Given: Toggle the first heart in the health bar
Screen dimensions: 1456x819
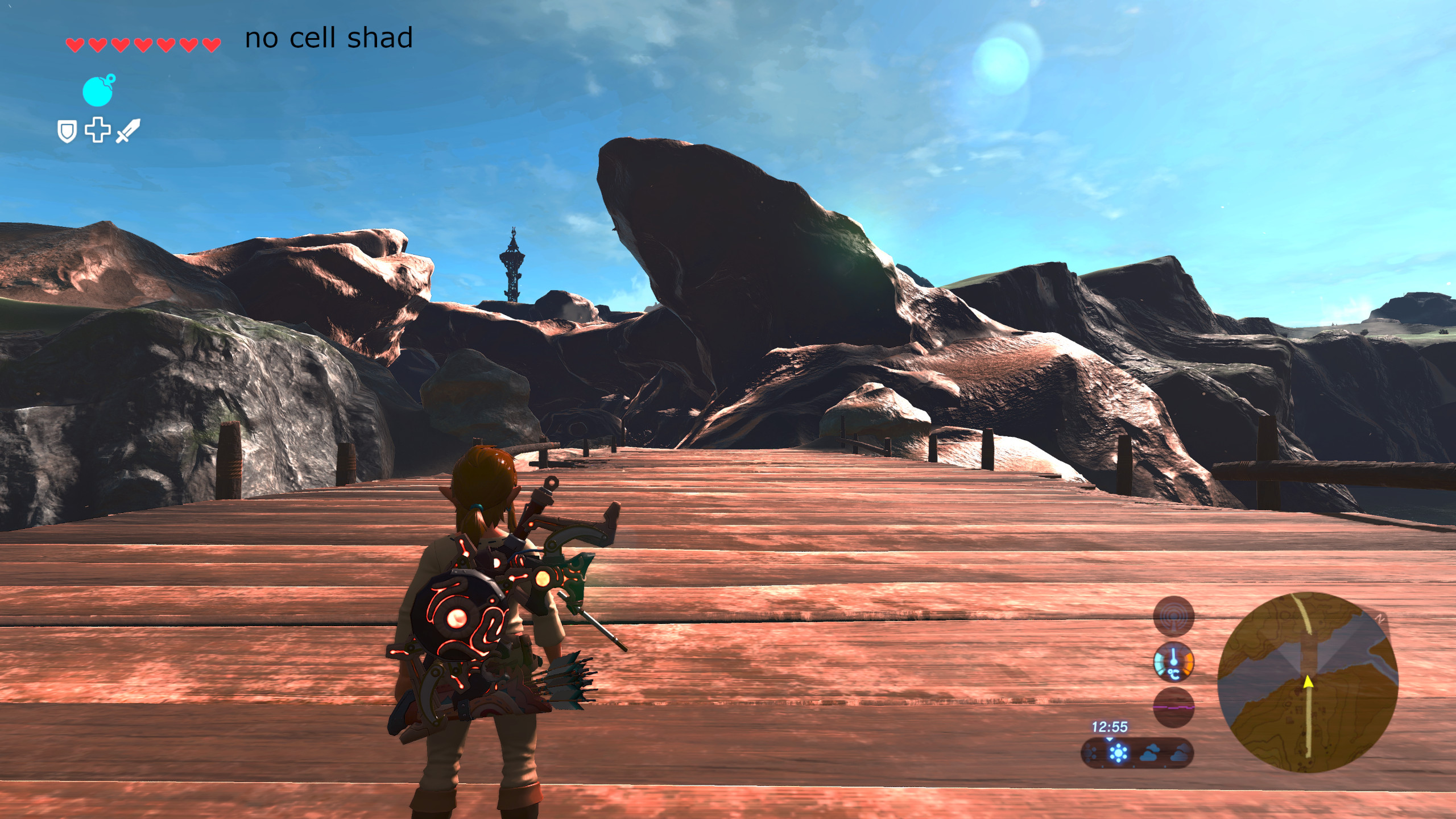Looking at the screenshot, I should point(75,45).
